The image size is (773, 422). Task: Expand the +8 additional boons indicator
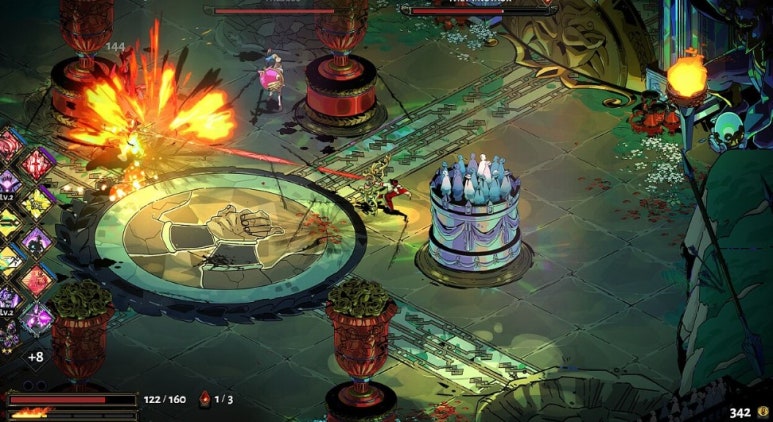pyautogui.click(x=35, y=356)
